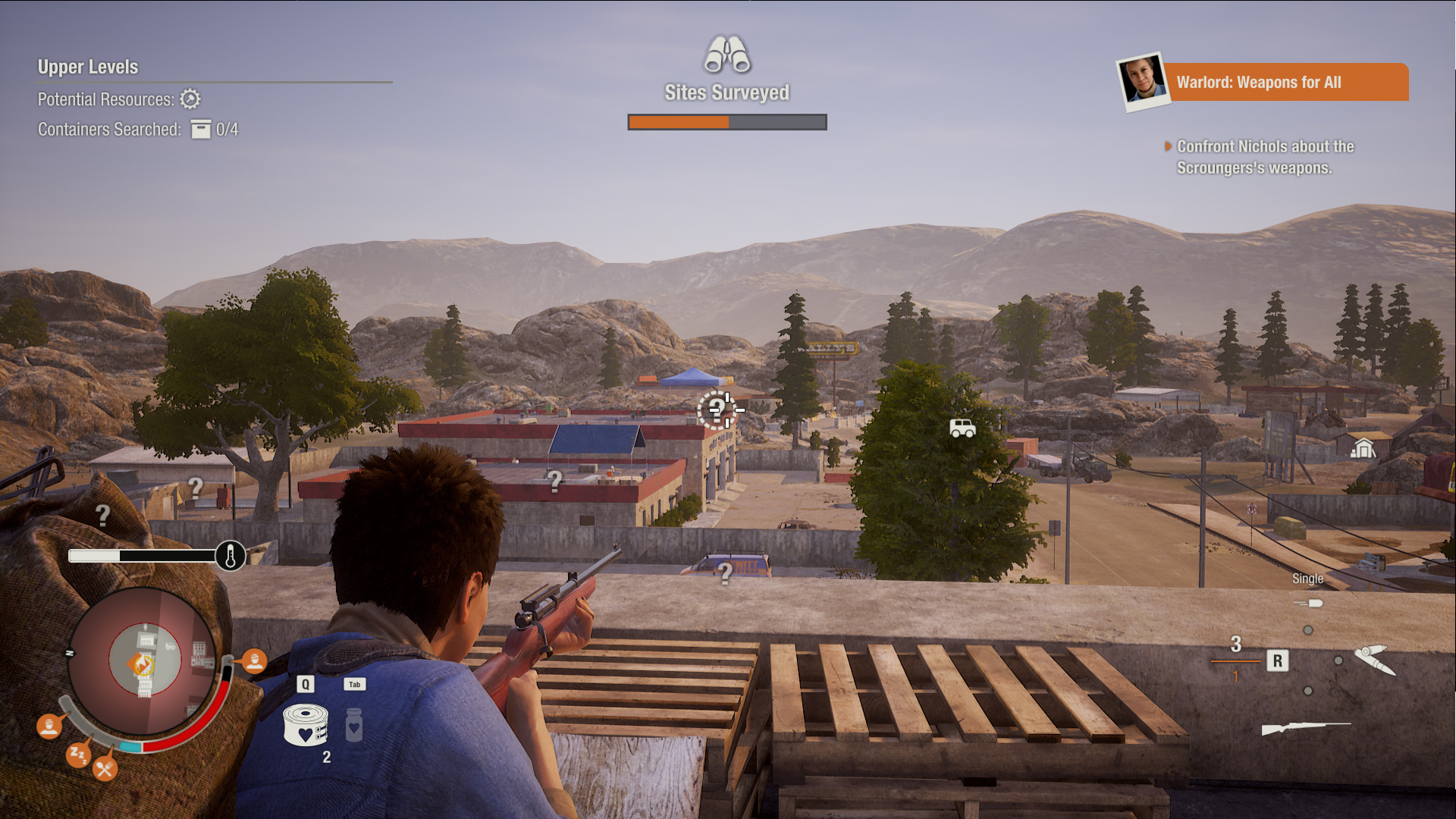Select the rifle weapon icon
Viewport: 1456px width, 819px height.
(1305, 728)
